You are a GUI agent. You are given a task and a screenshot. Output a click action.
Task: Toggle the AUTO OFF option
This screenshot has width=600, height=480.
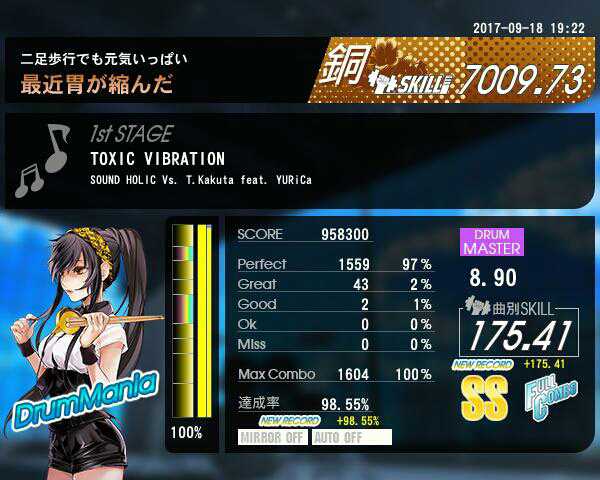coord(351,437)
